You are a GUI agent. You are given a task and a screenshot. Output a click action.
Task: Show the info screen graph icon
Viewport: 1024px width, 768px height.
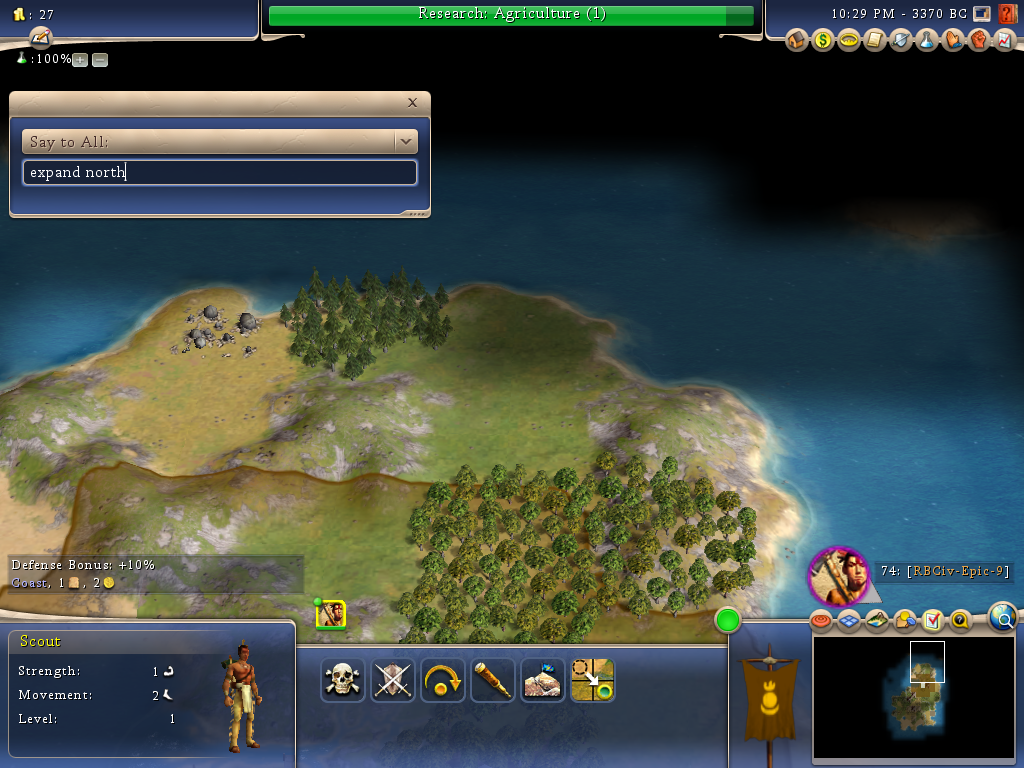pos(1005,41)
